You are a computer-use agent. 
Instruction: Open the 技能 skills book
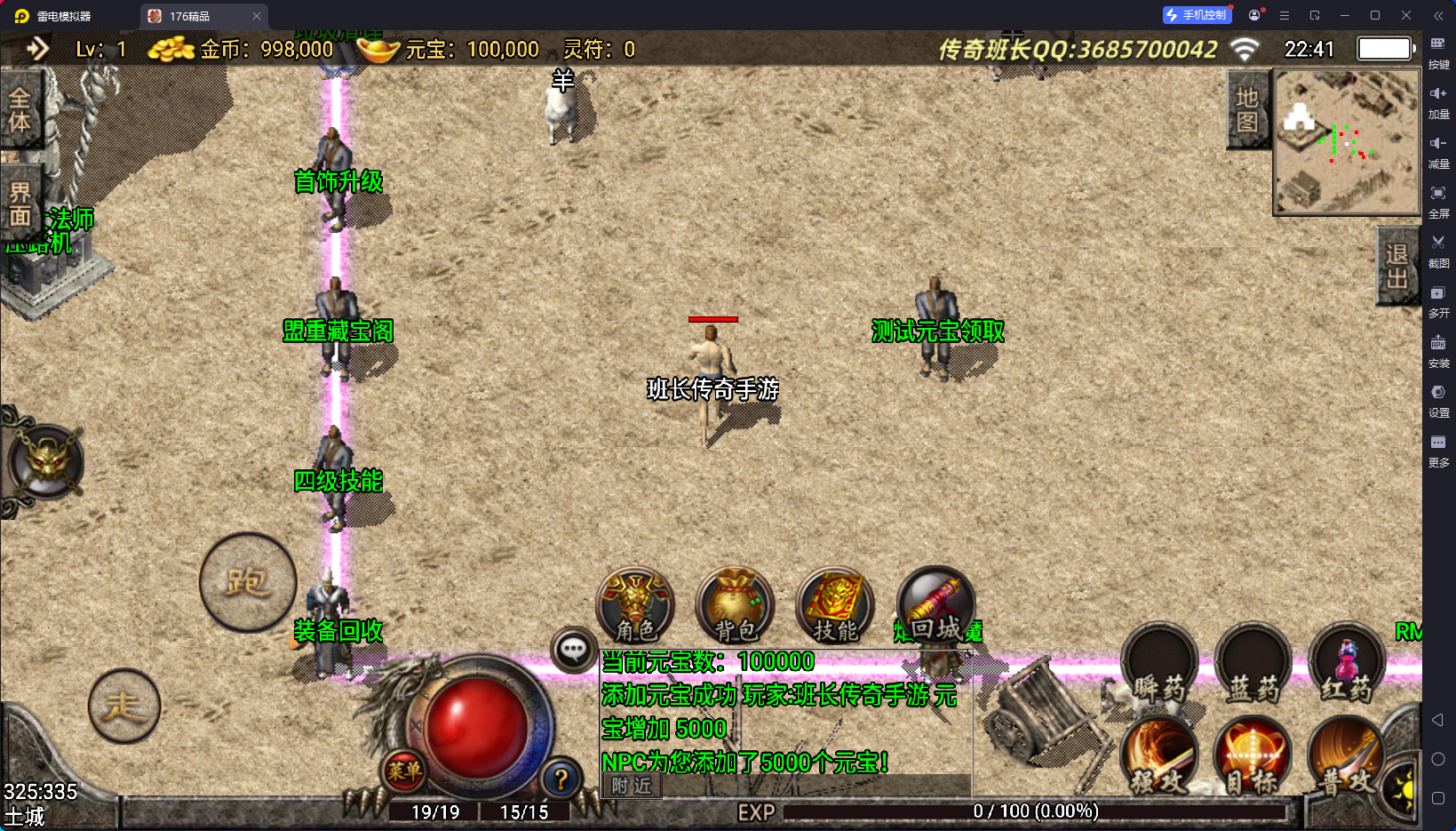(x=834, y=605)
